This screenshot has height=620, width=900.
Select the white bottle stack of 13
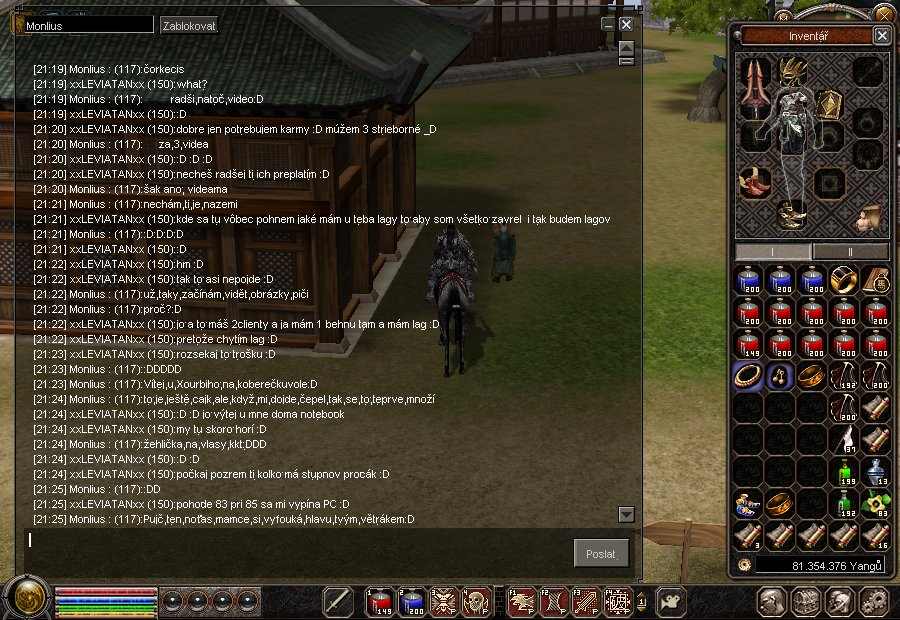875,472
